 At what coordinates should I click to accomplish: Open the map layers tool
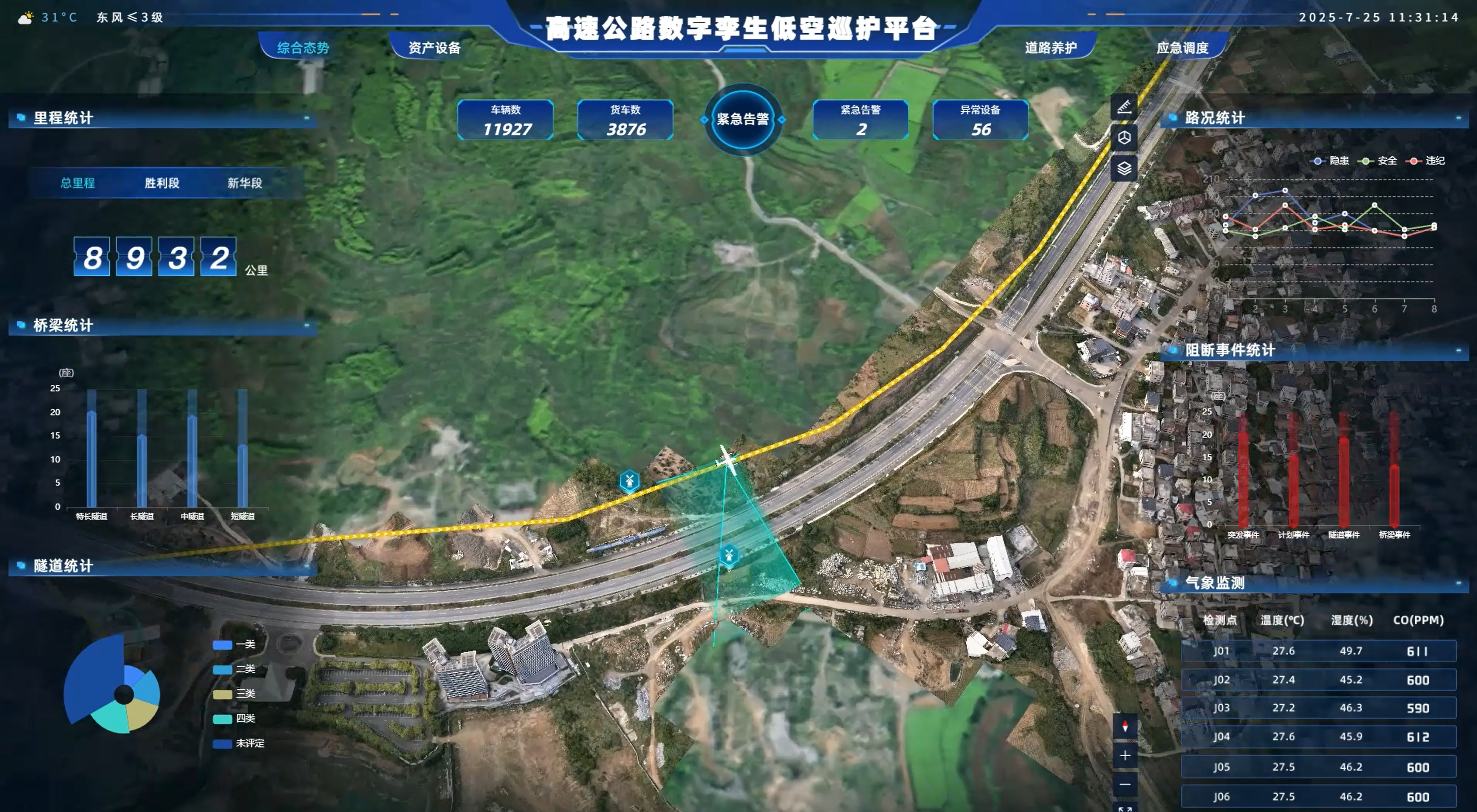pyautogui.click(x=1124, y=169)
